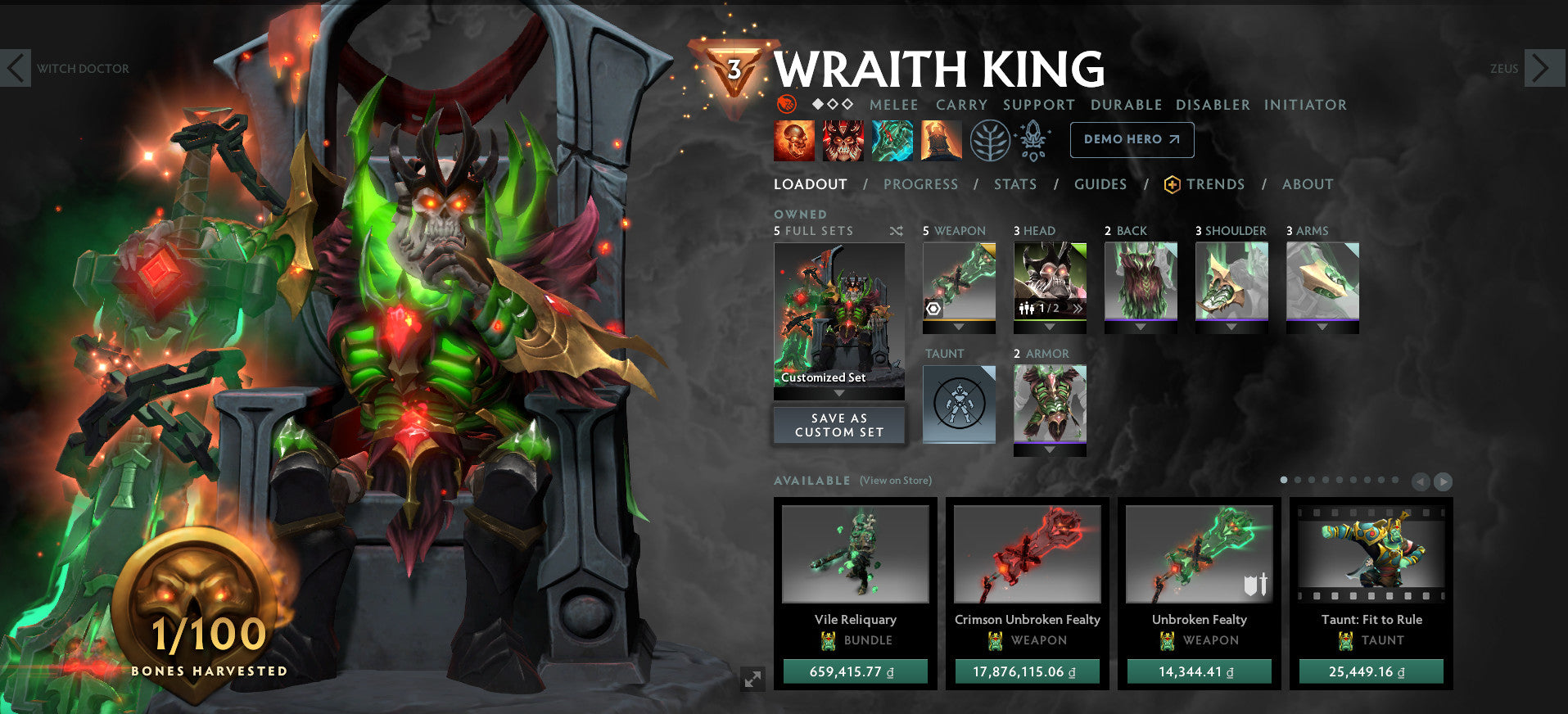Open the Mortal Strike ability icon
The height and width of the screenshot is (714, 1568).
[x=893, y=140]
